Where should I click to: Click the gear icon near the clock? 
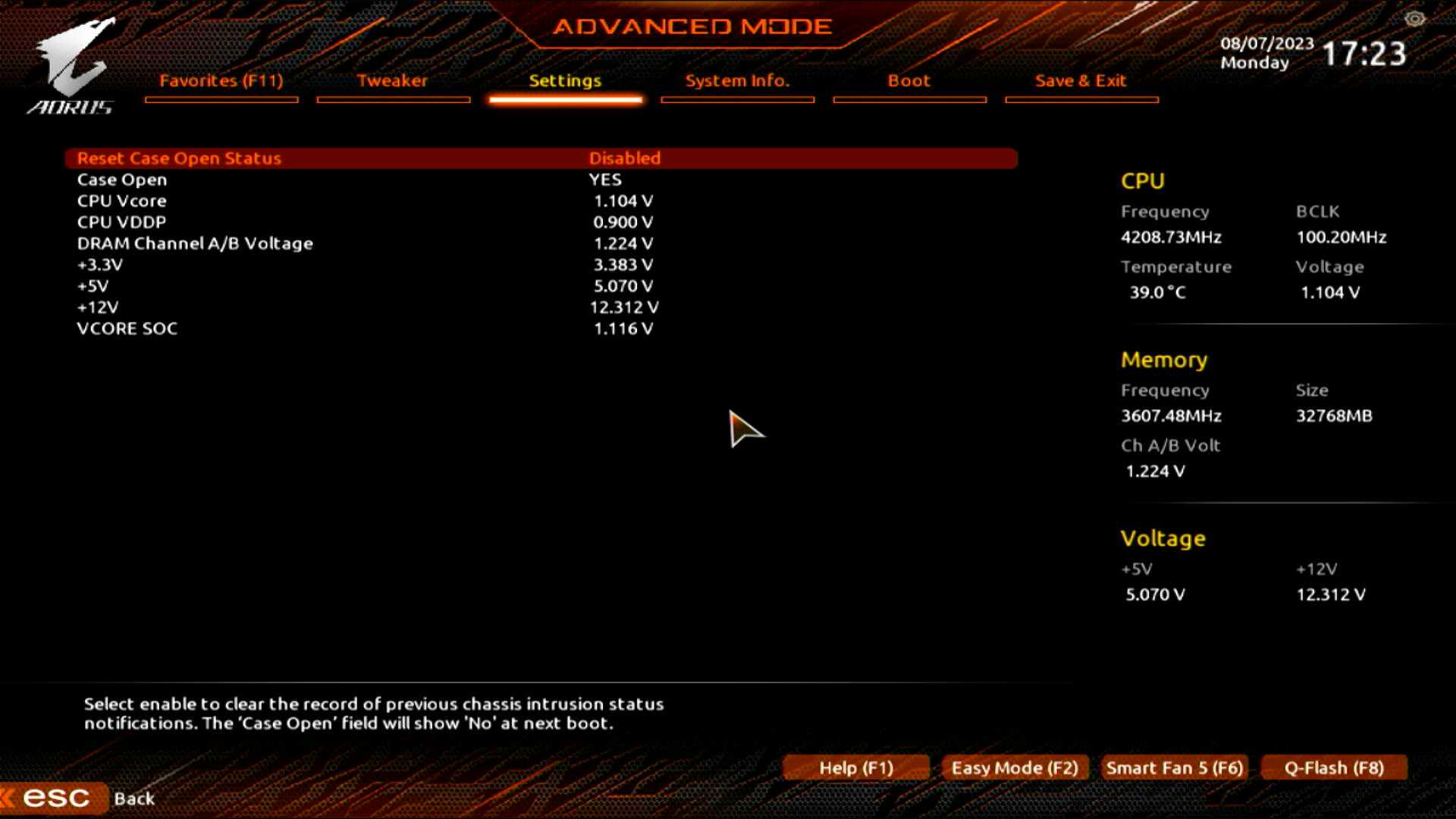click(1414, 19)
